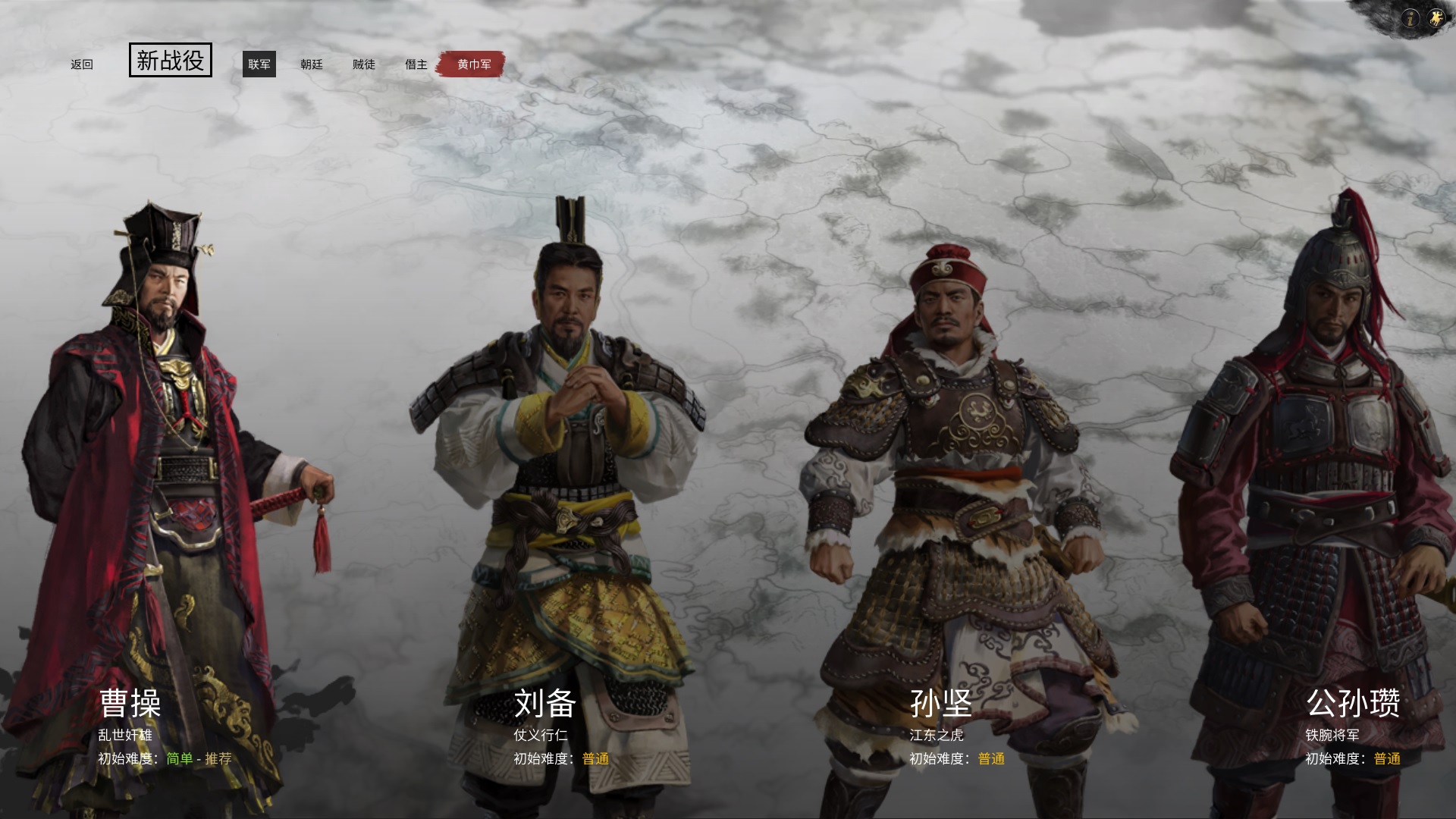Switch to the 联军 (Coalition) faction tab
The width and height of the screenshot is (1456, 819).
pyautogui.click(x=259, y=64)
